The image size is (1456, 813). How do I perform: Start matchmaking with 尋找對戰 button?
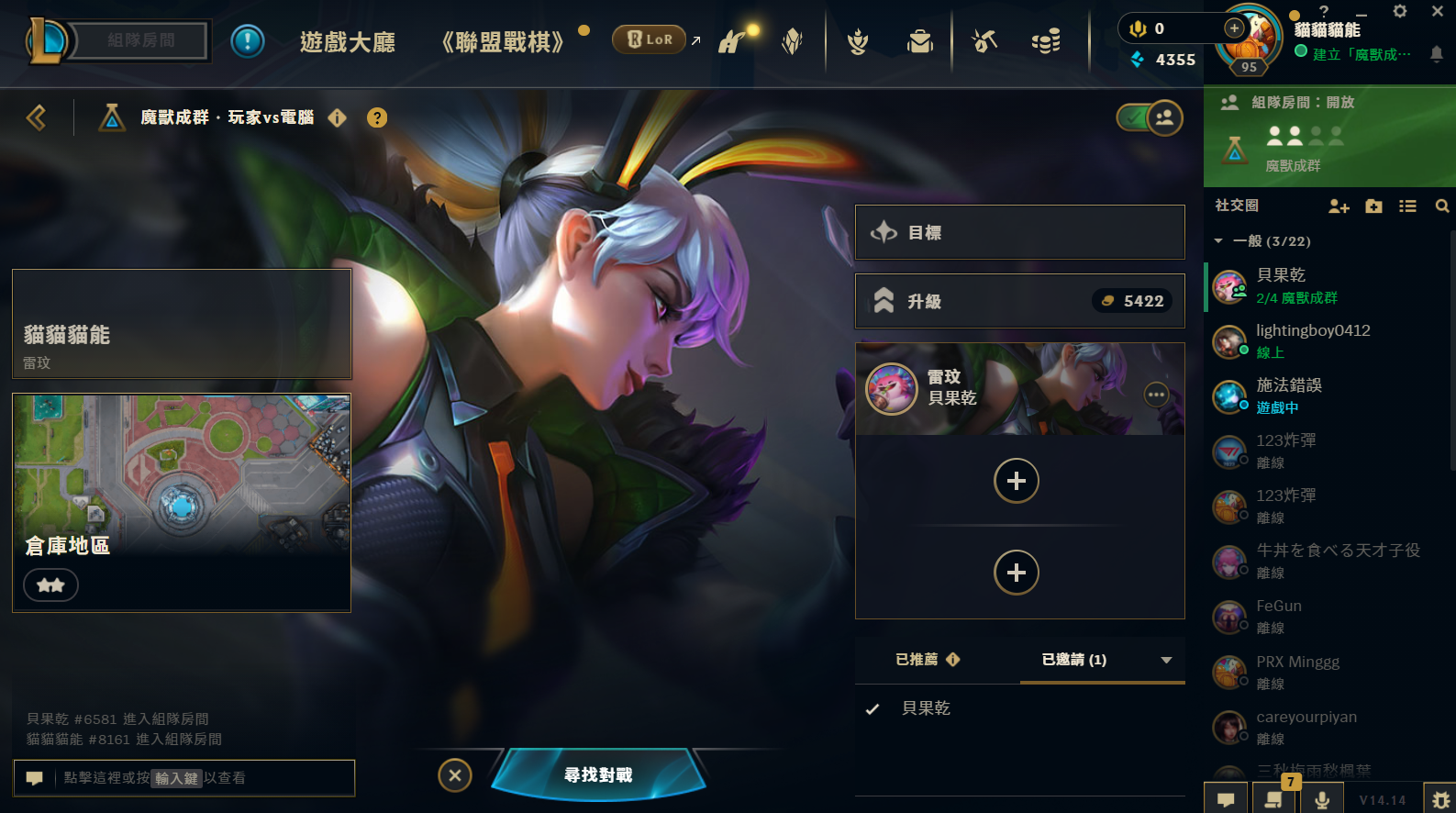coord(598,775)
